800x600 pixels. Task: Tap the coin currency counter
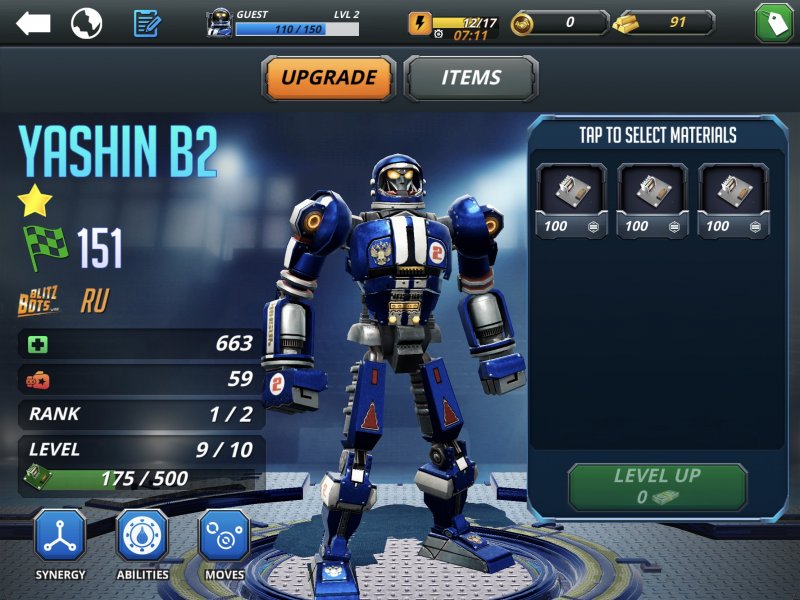558,23
